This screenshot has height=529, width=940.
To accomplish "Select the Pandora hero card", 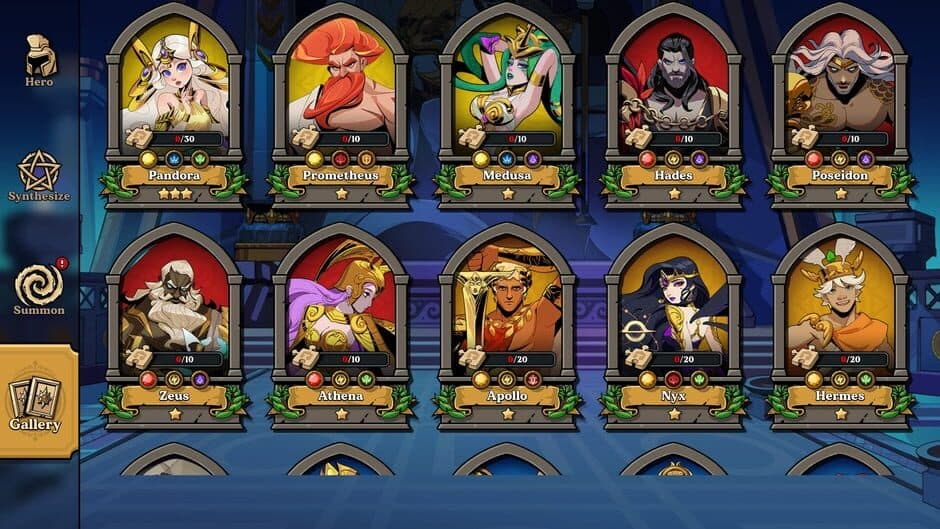I will 175,100.
